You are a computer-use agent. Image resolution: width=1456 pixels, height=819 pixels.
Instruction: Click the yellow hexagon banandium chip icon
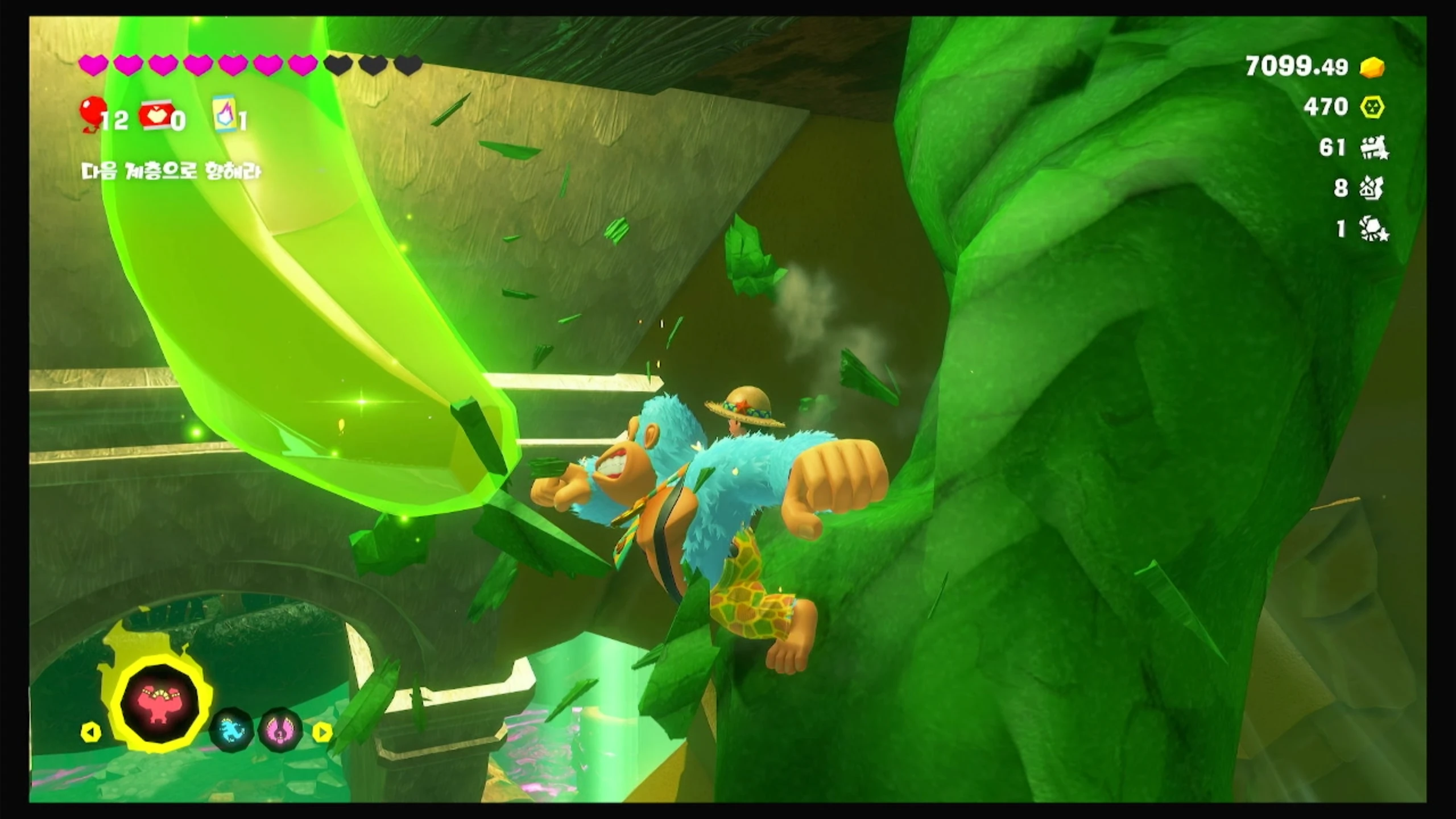pyautogui.click(x=1372, y=107)
